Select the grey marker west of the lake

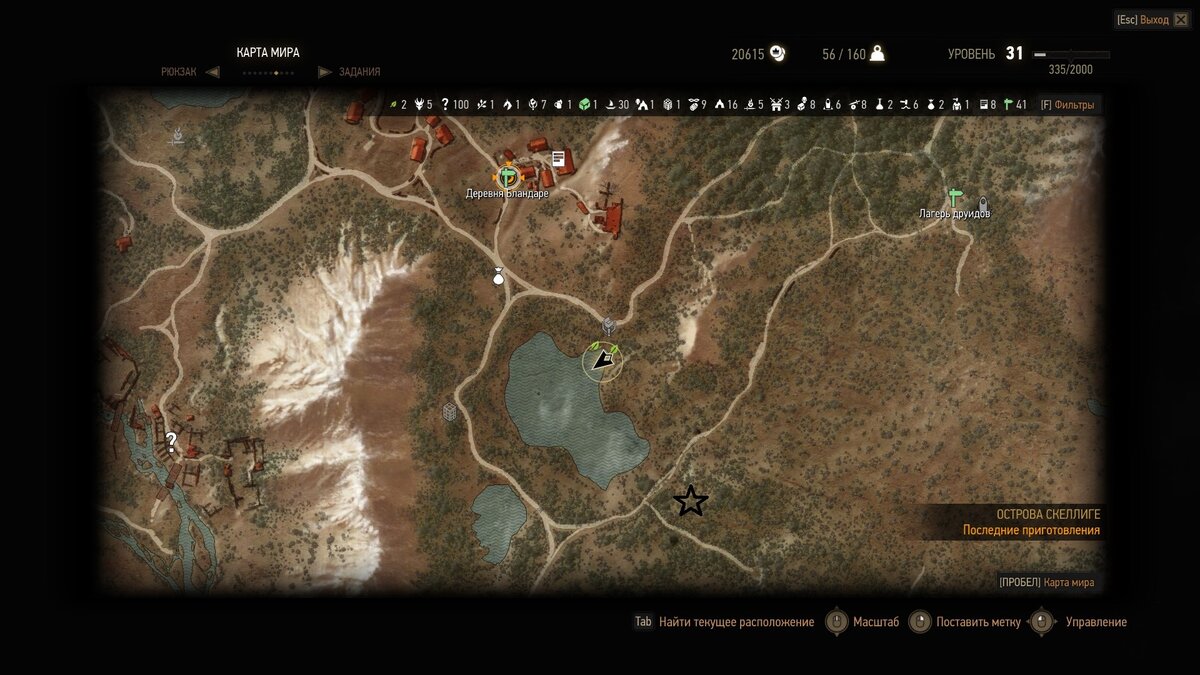click(x=450, y=411)
